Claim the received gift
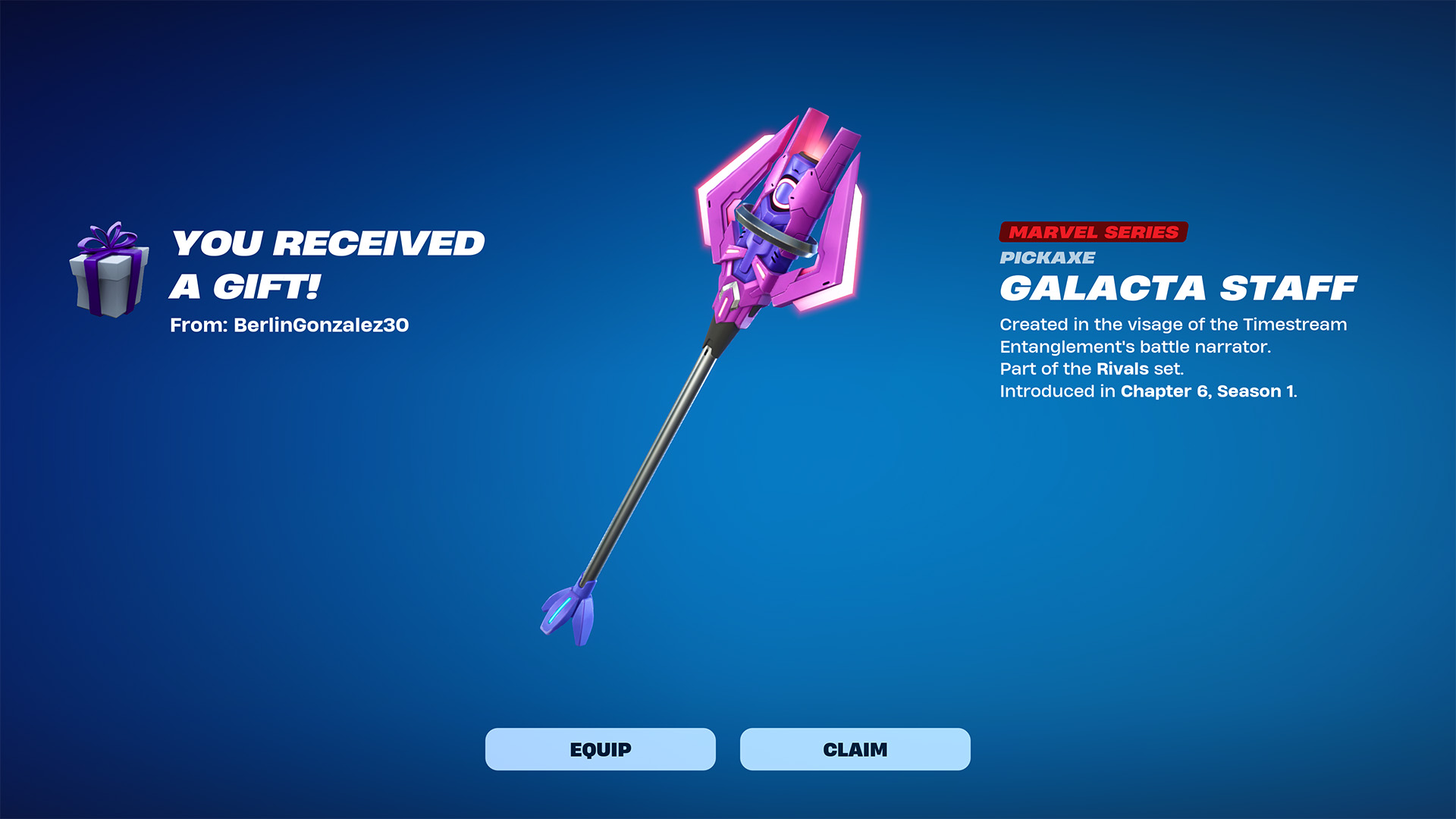 [x=855, y=749]
